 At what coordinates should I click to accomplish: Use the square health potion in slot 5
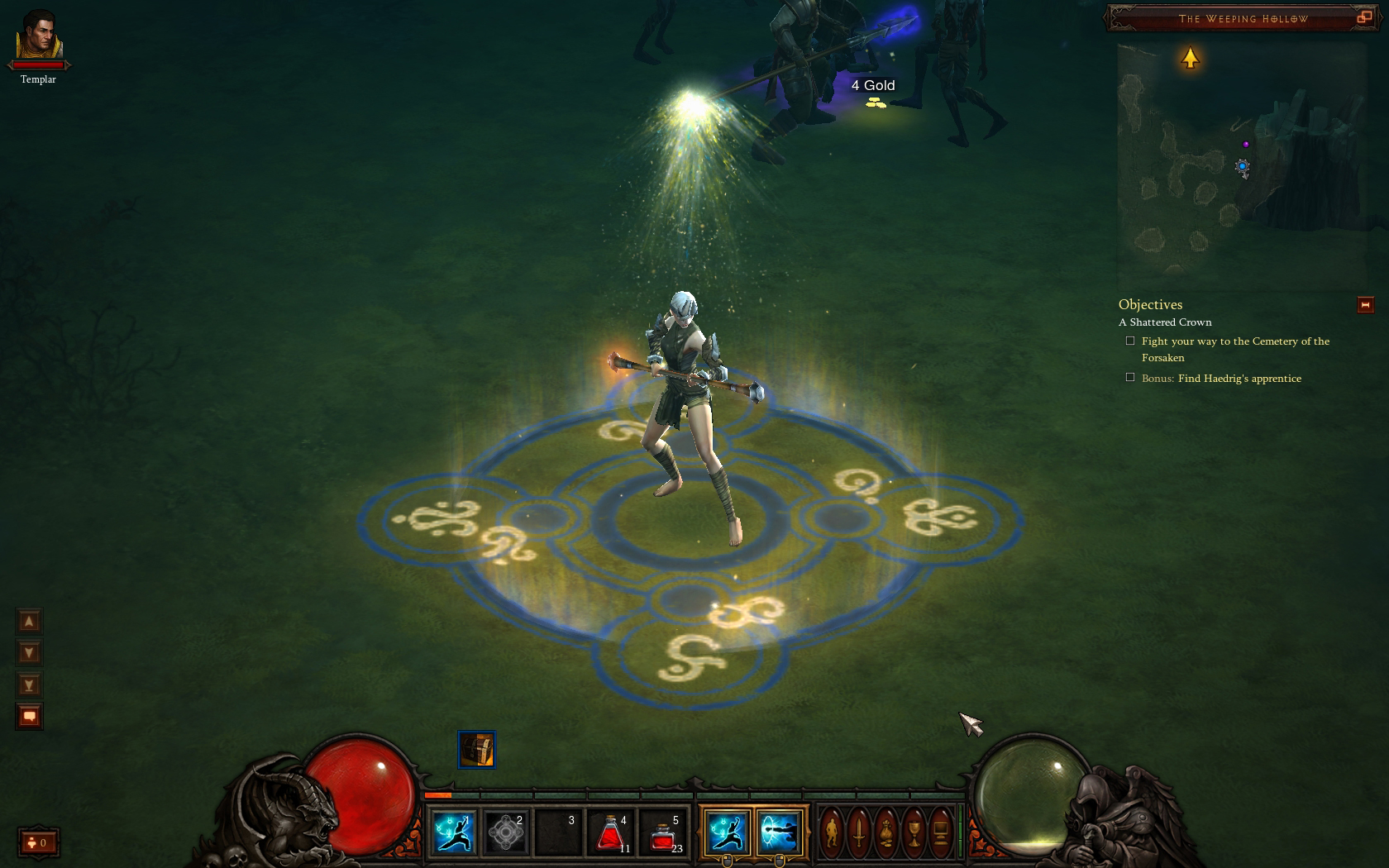click(x=663, y=832)
